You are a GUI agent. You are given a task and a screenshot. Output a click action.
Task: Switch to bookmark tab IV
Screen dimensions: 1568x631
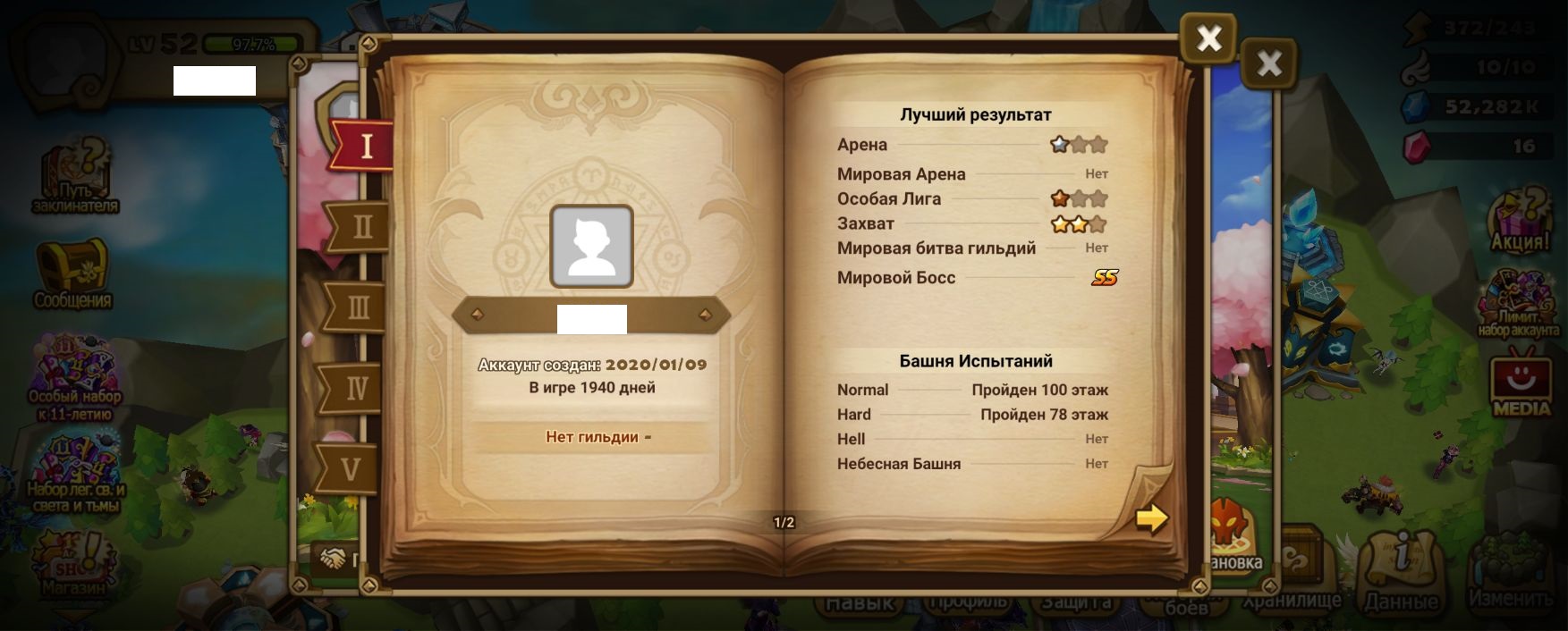tap(355, 389)
